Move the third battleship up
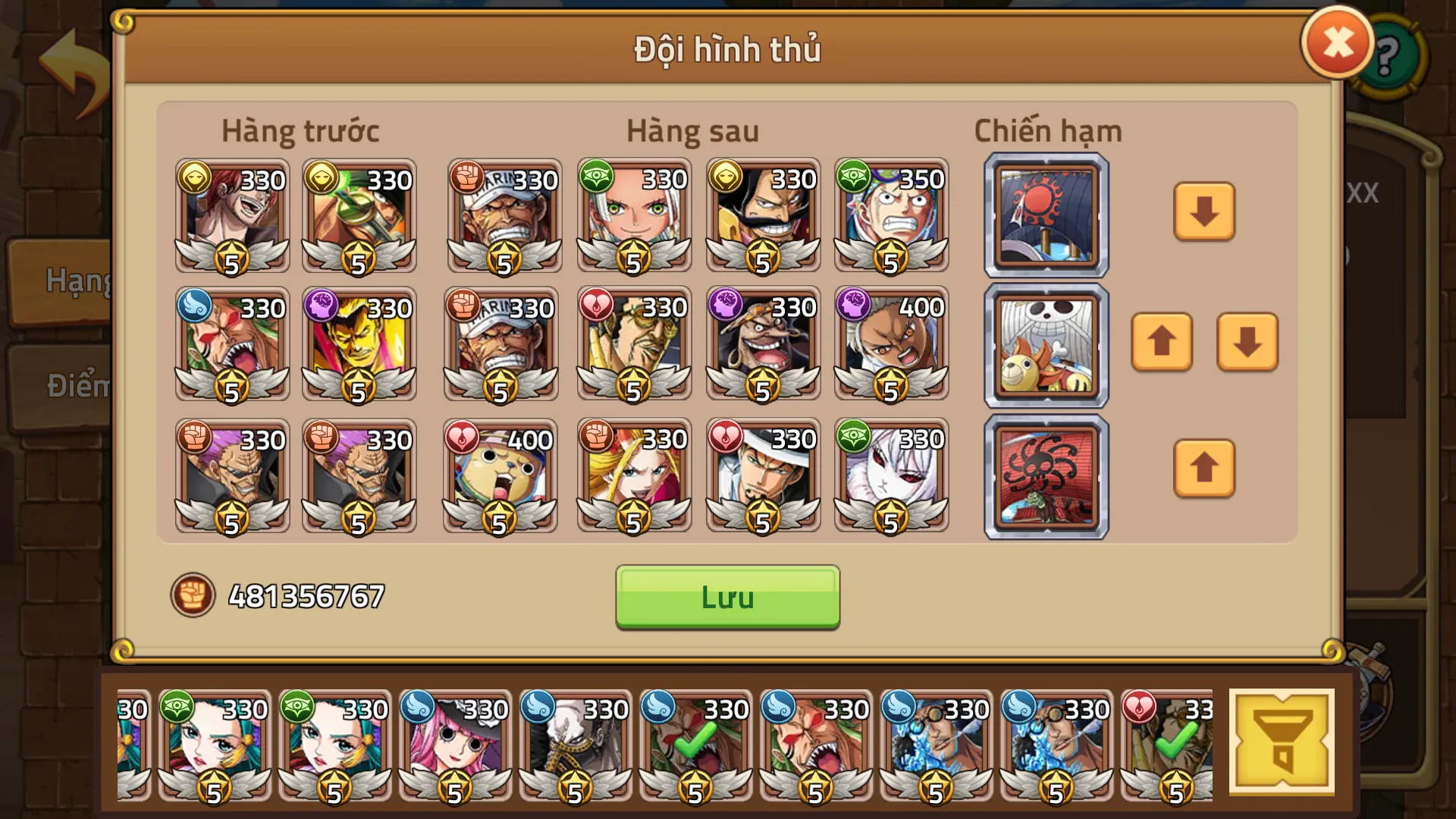The width and height of the screenshot is (1456, 819). tap(1204, 470)
